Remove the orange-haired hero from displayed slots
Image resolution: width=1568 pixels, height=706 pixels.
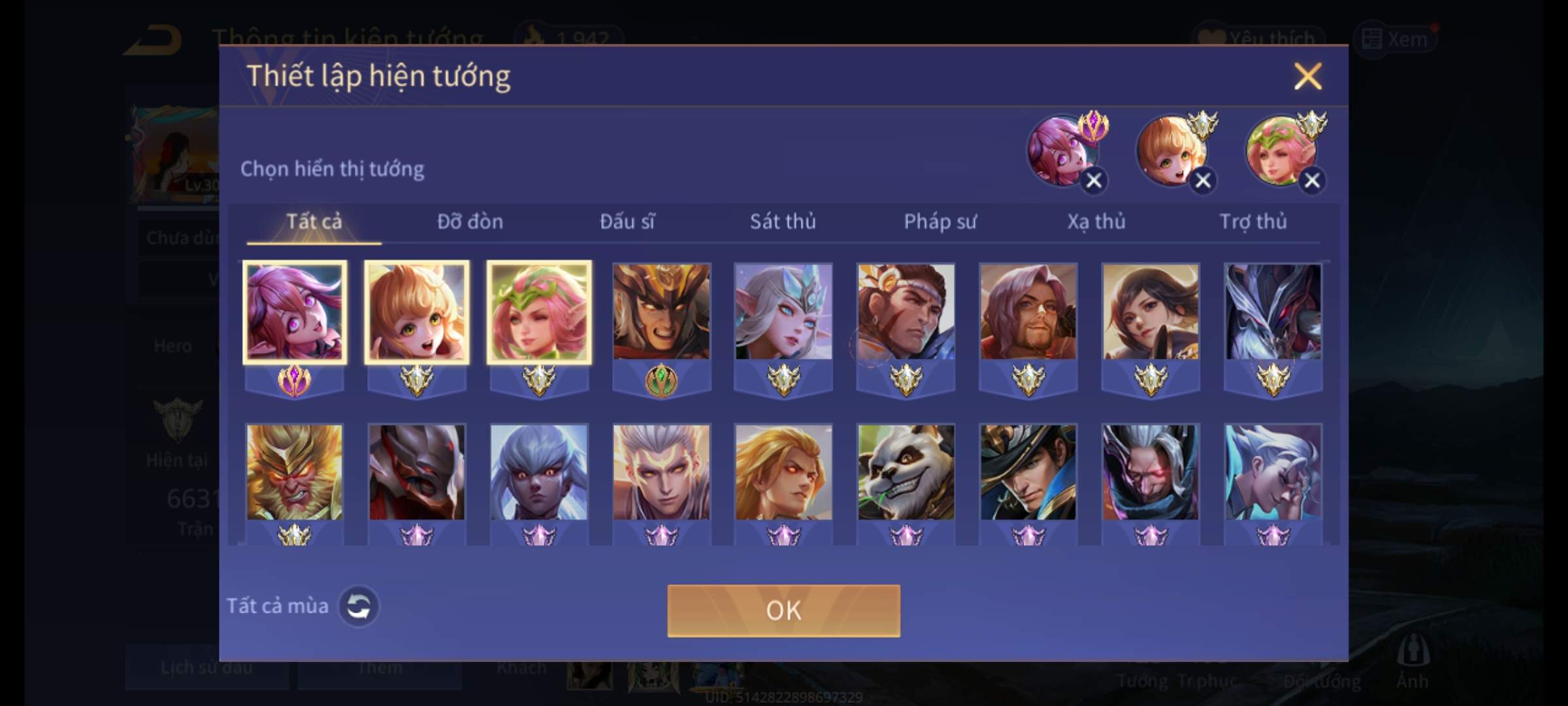tap(1203, 180)
